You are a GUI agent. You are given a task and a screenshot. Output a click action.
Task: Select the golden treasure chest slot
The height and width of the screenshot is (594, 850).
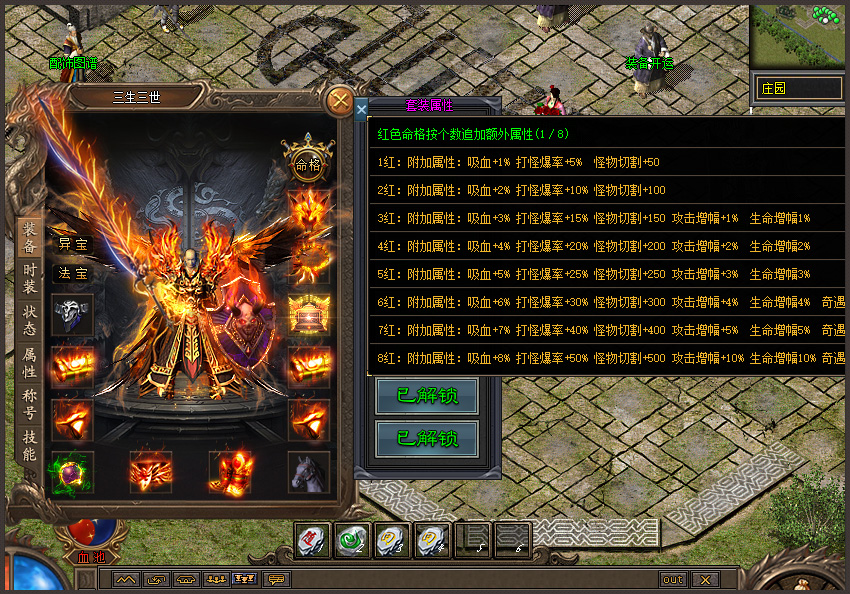coord(309,315)
